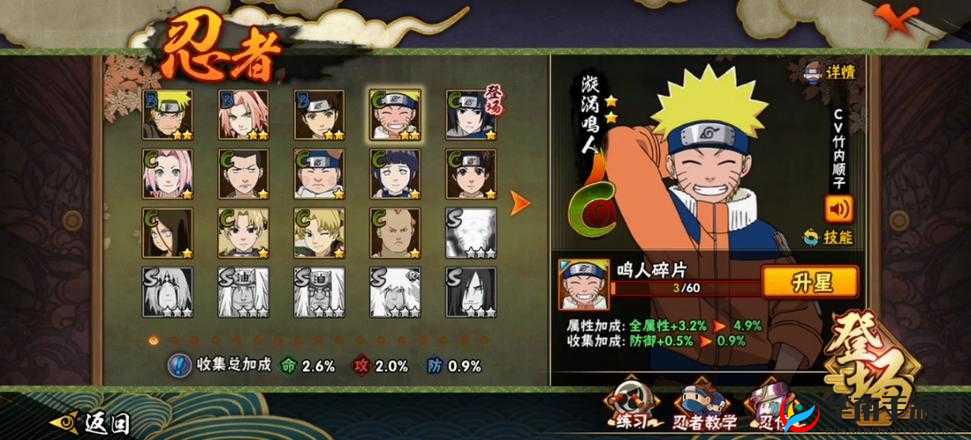Select the C-rank Tenten portrait
The width and height of the screenshot is (971, 440).
click(x=470, y=174)
